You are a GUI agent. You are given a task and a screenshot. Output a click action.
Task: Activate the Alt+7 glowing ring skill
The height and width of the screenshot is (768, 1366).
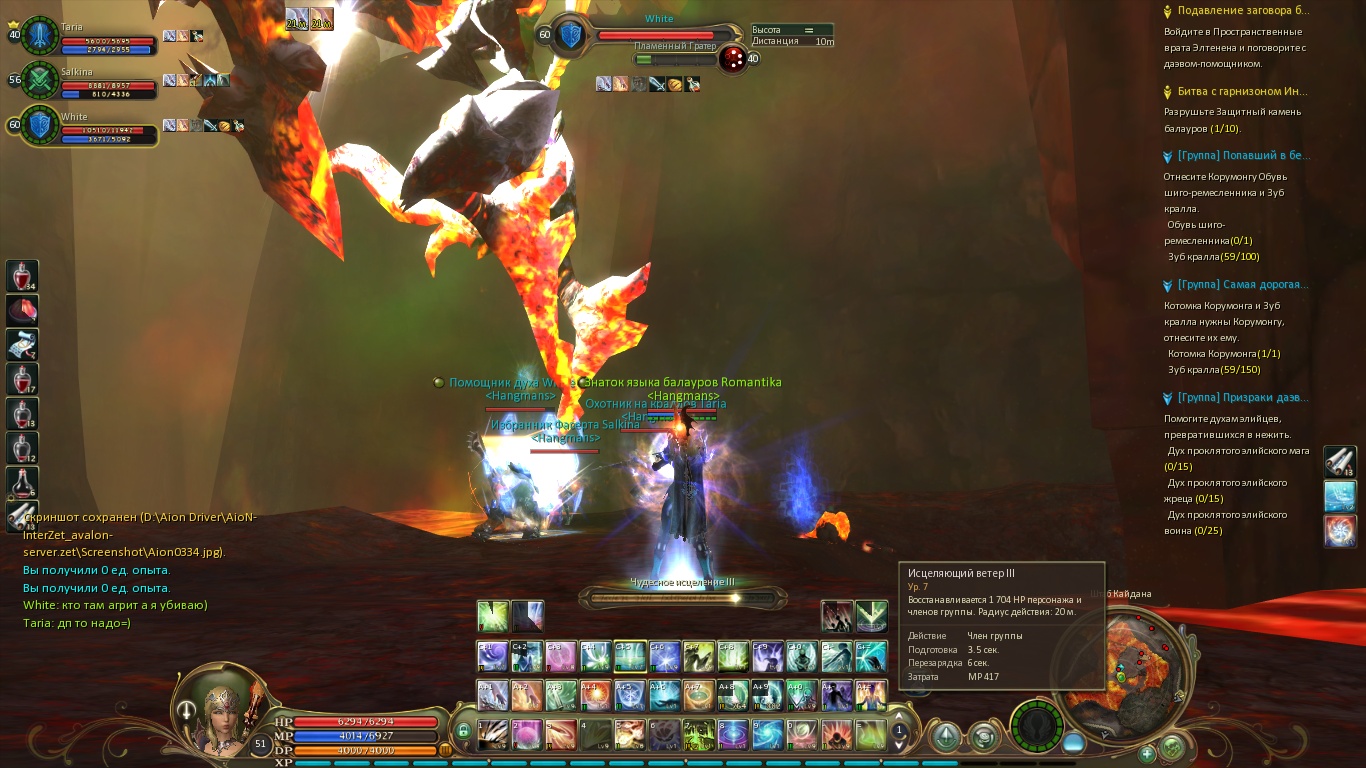(x=698, y=695)
